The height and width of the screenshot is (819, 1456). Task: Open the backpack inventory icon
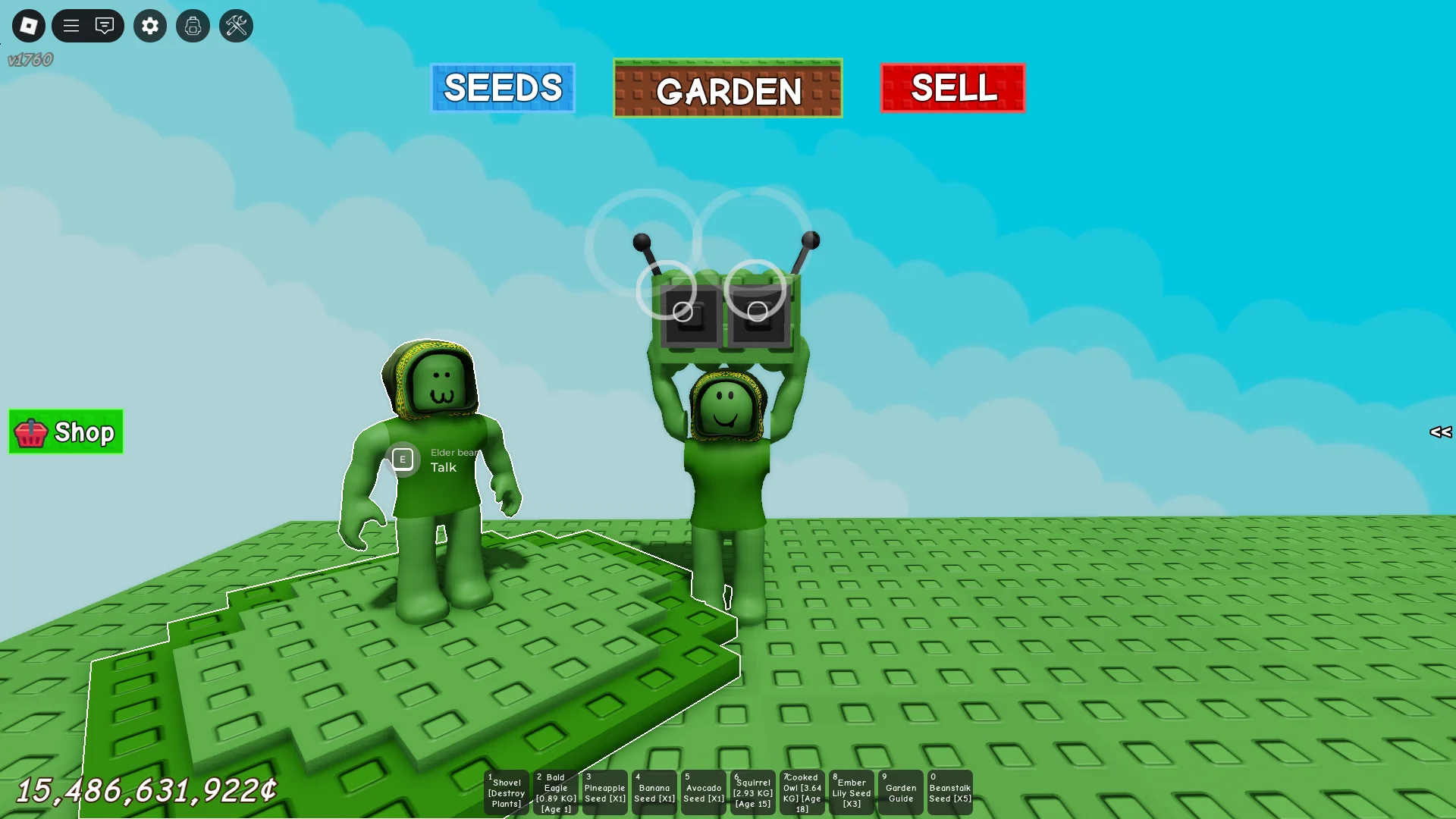tap(193, 25)
